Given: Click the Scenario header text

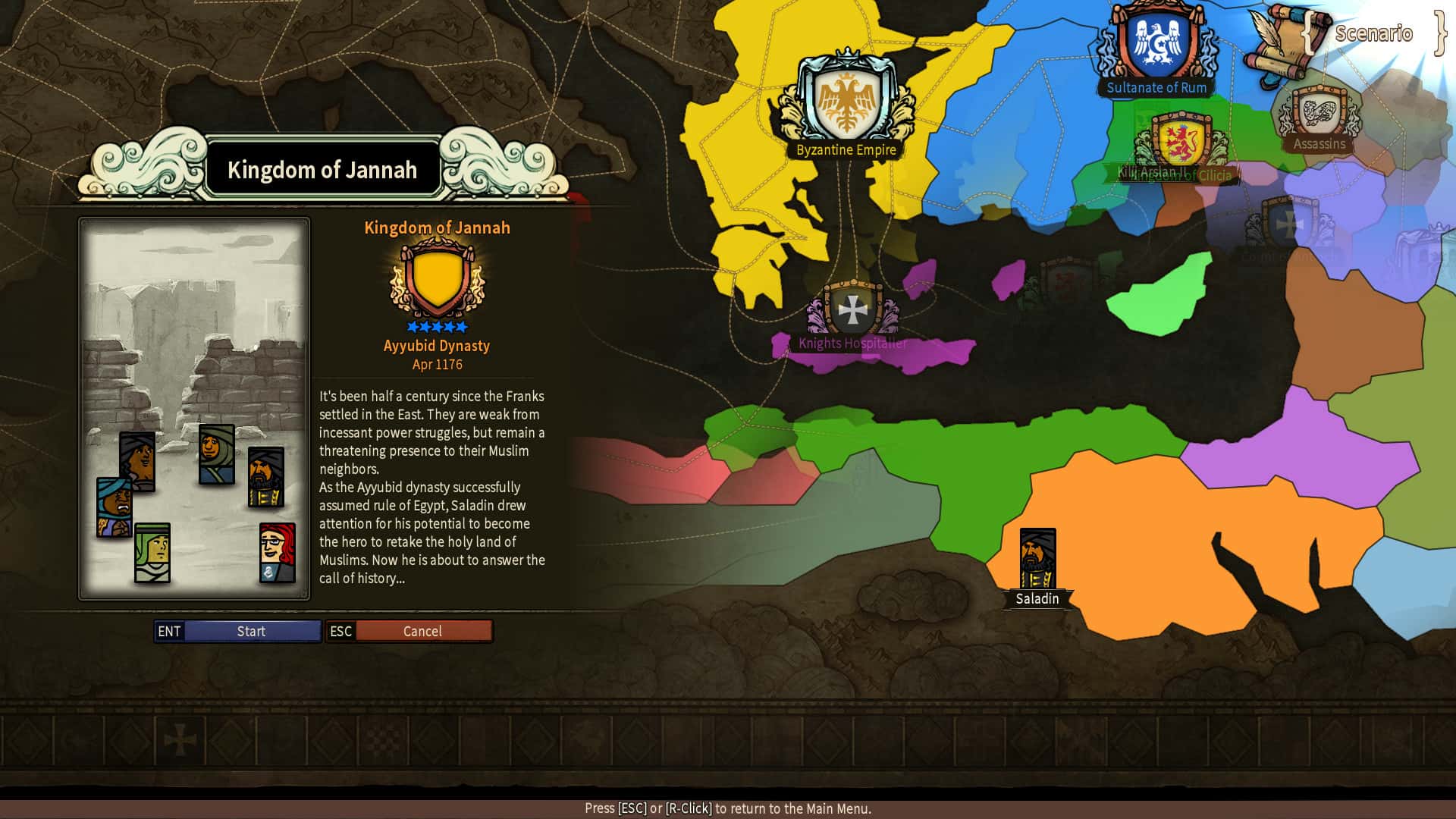Looking at the screenshot, I should coord(1374,33).
